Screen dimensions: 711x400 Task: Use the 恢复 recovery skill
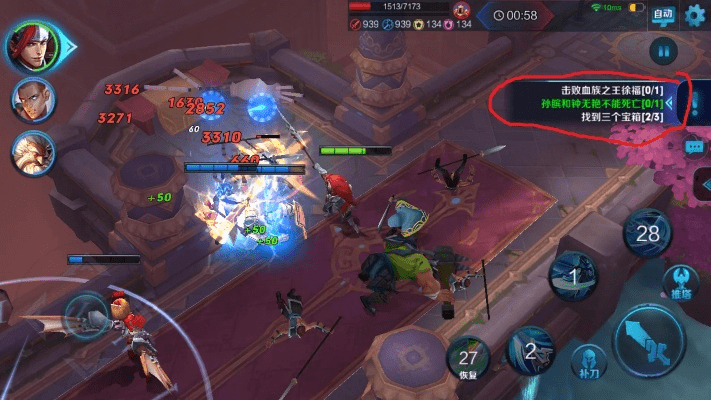(467, 361)
